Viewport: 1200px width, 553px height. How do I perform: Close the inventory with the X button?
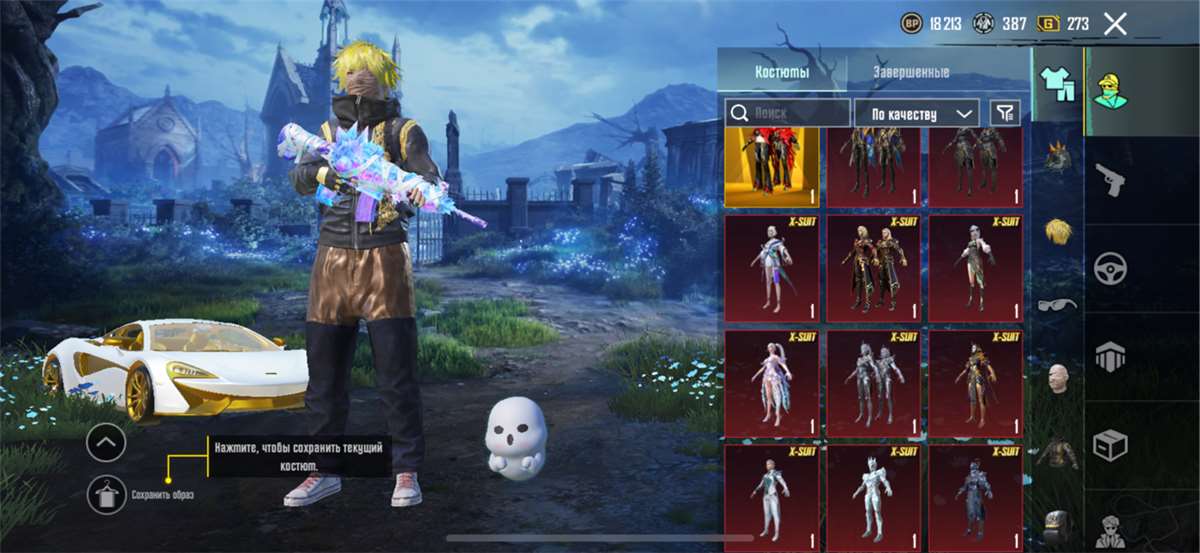point(1115,24)
